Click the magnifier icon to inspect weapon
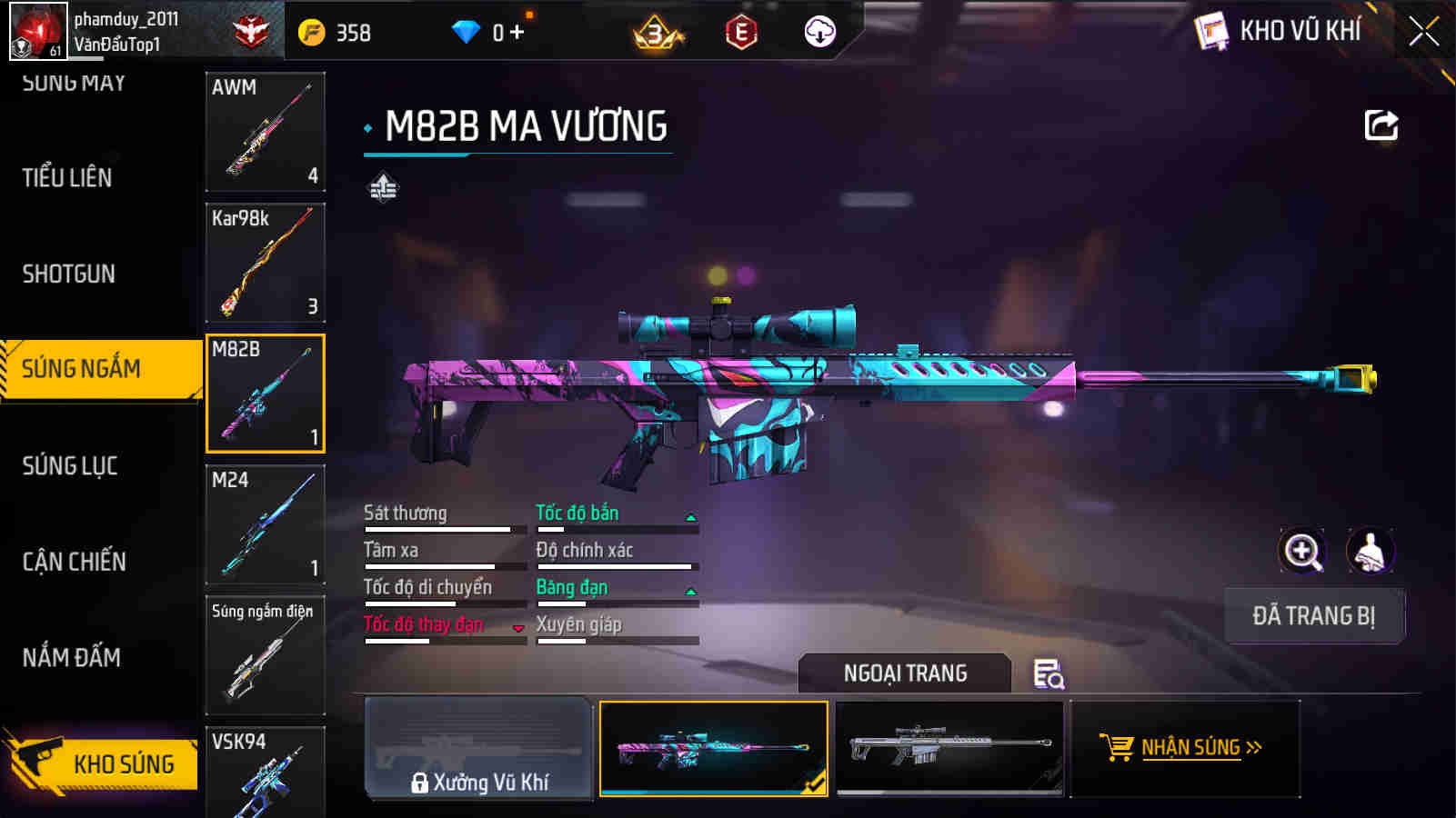1456x818 pixels. click(1302, 552)
